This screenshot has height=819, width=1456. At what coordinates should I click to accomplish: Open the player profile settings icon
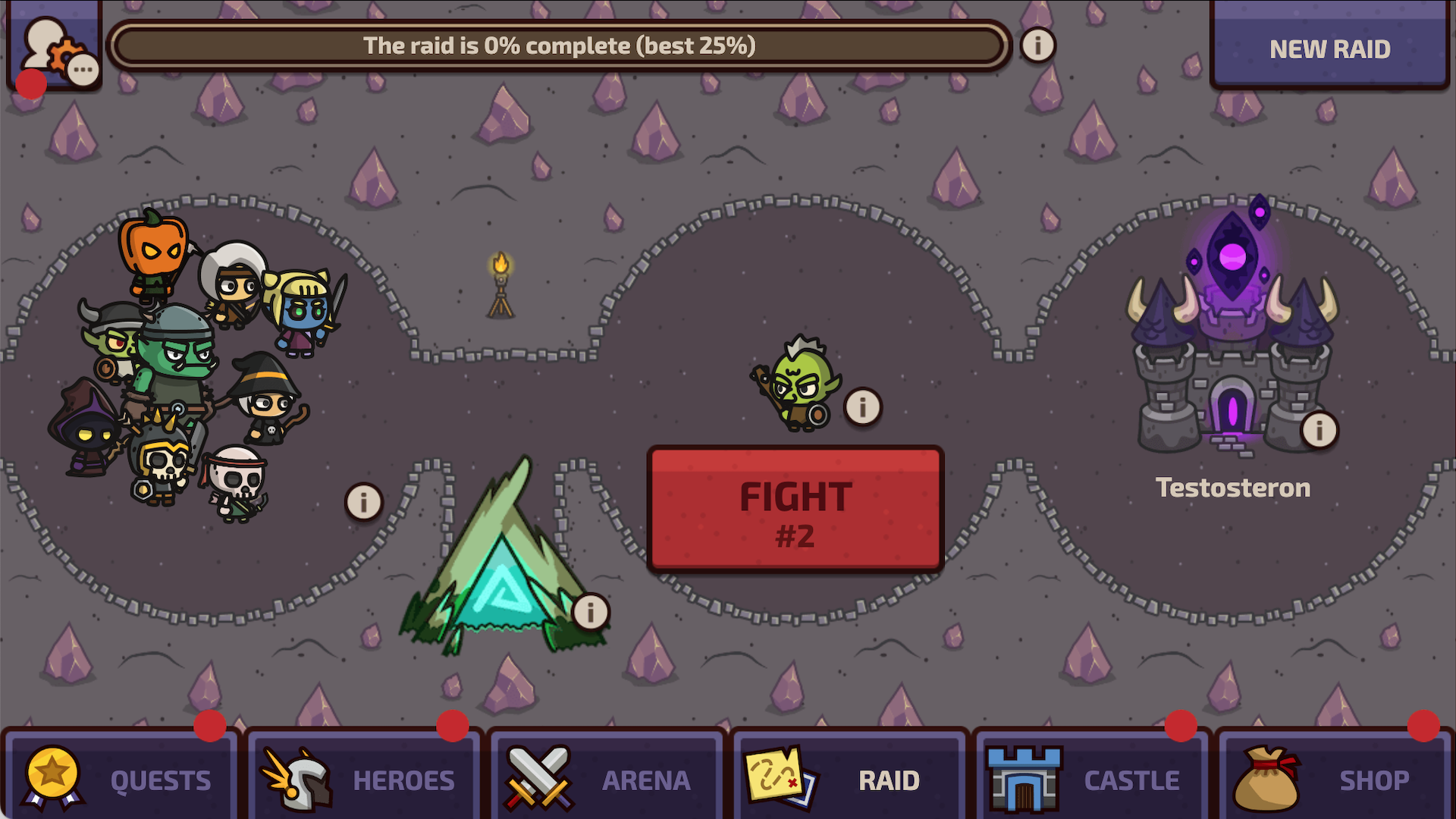(53, 45)
